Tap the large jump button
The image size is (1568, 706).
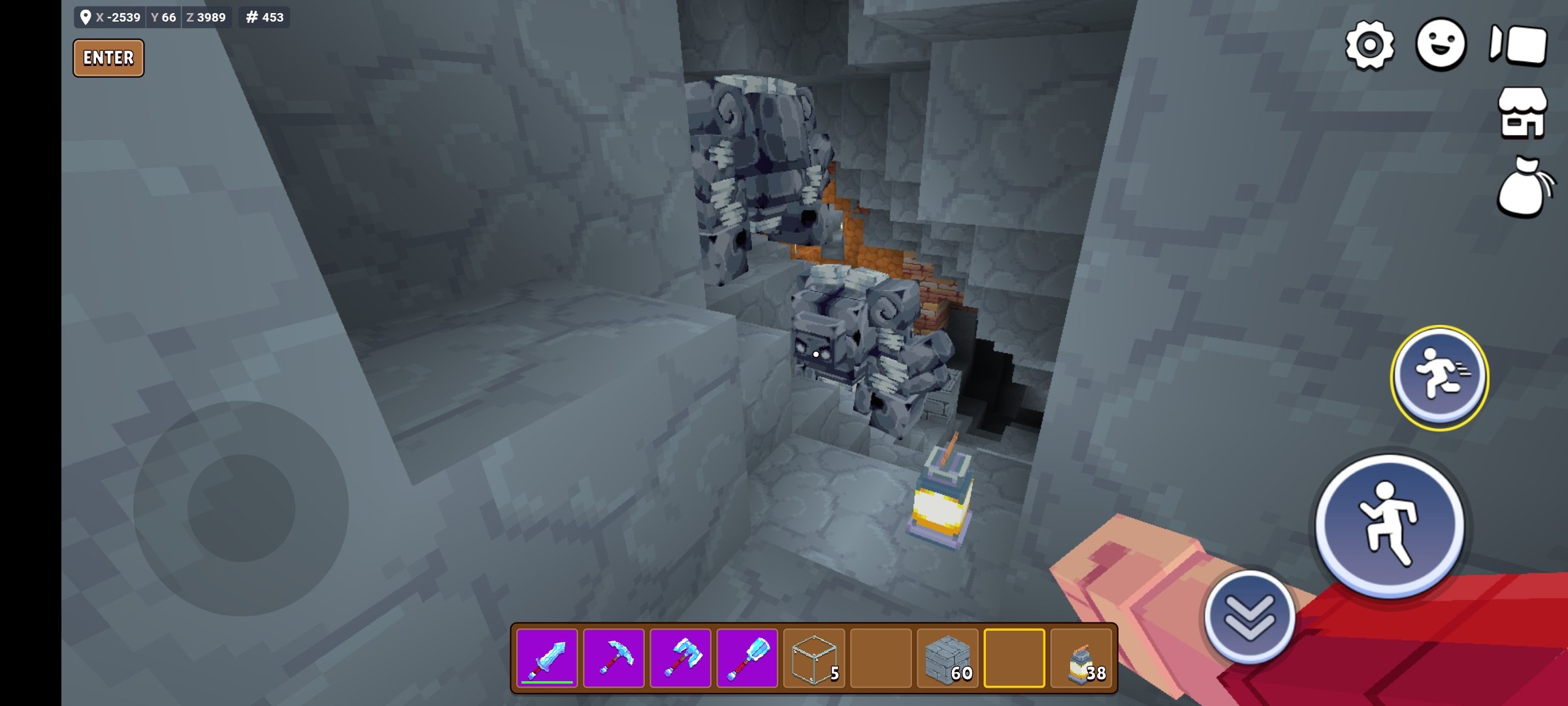[x=1390, y=525]
